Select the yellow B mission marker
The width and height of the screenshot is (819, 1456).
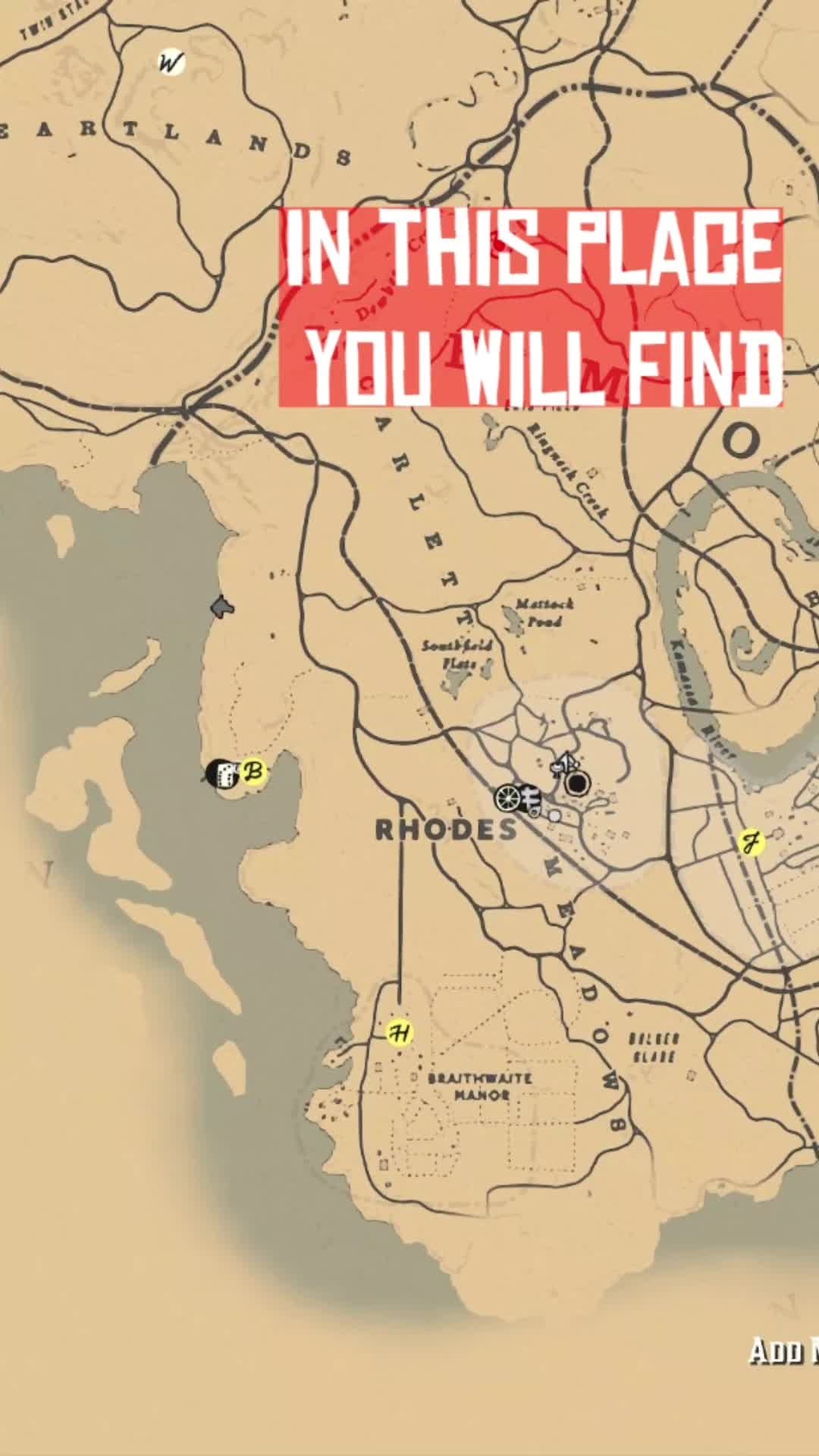[254, 773]
